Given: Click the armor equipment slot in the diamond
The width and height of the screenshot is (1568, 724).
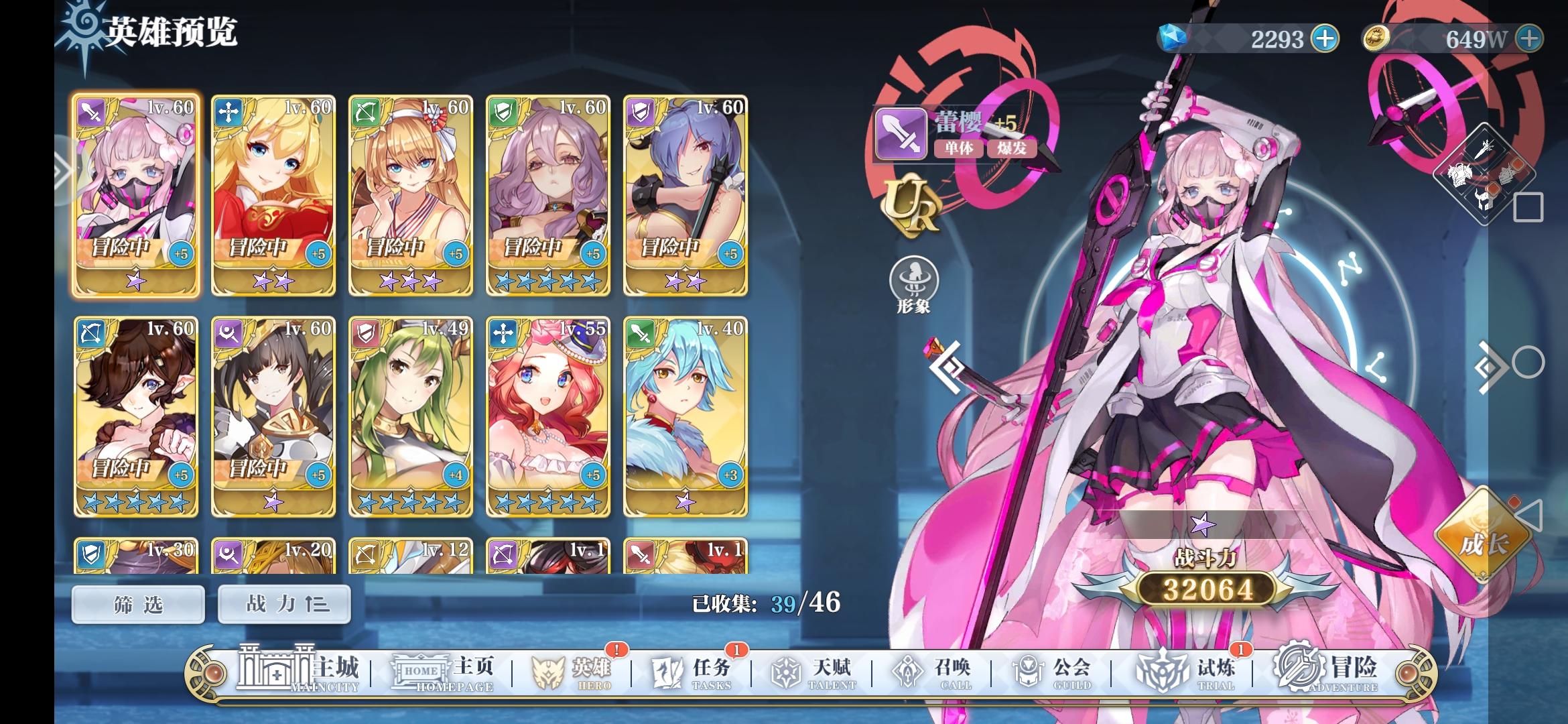Looking at the screenshot, I should [x=1459, y=176].
